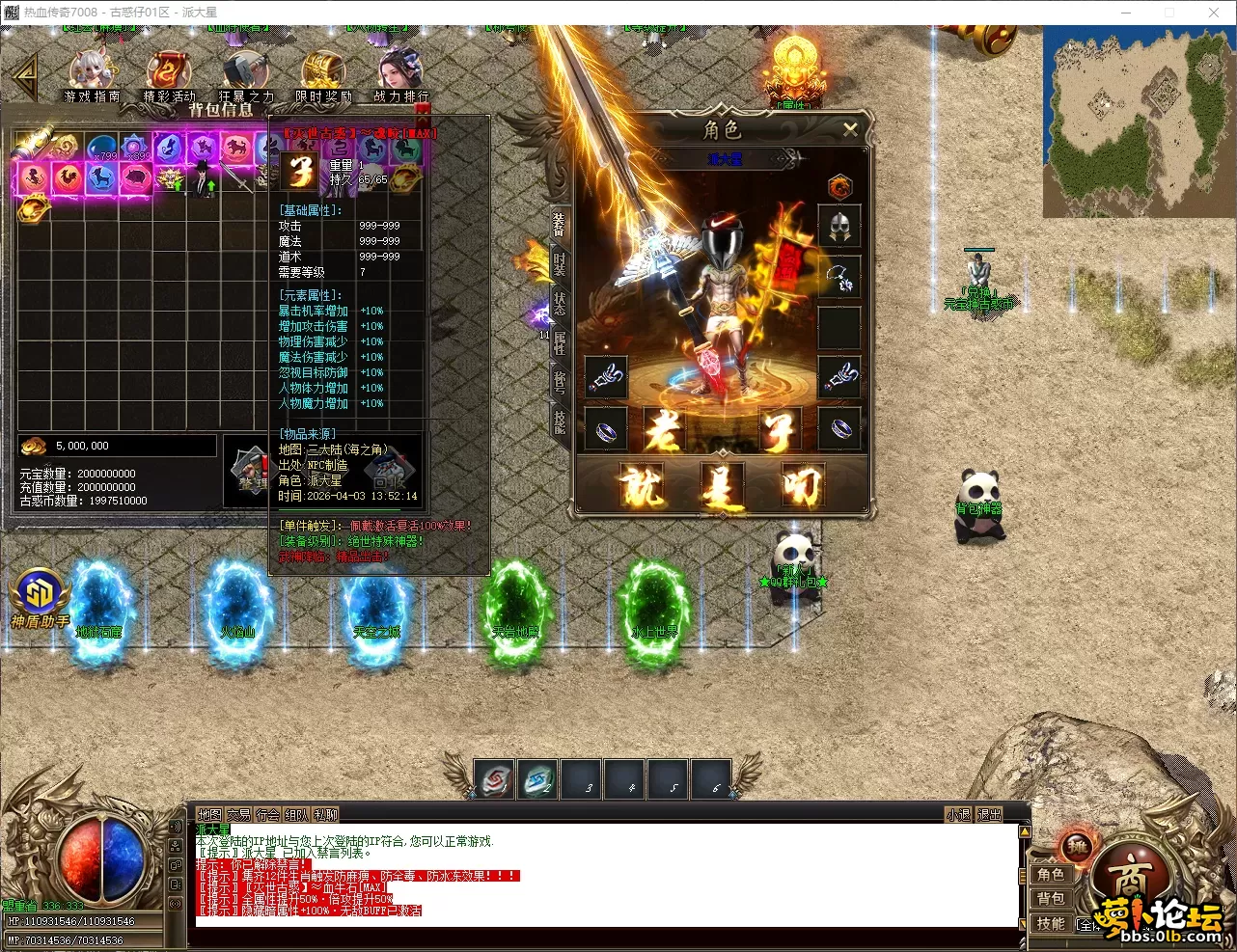This screenshot has height=952, width=1237.
Task: Open the minimap
Action: tap(1137, 119)
